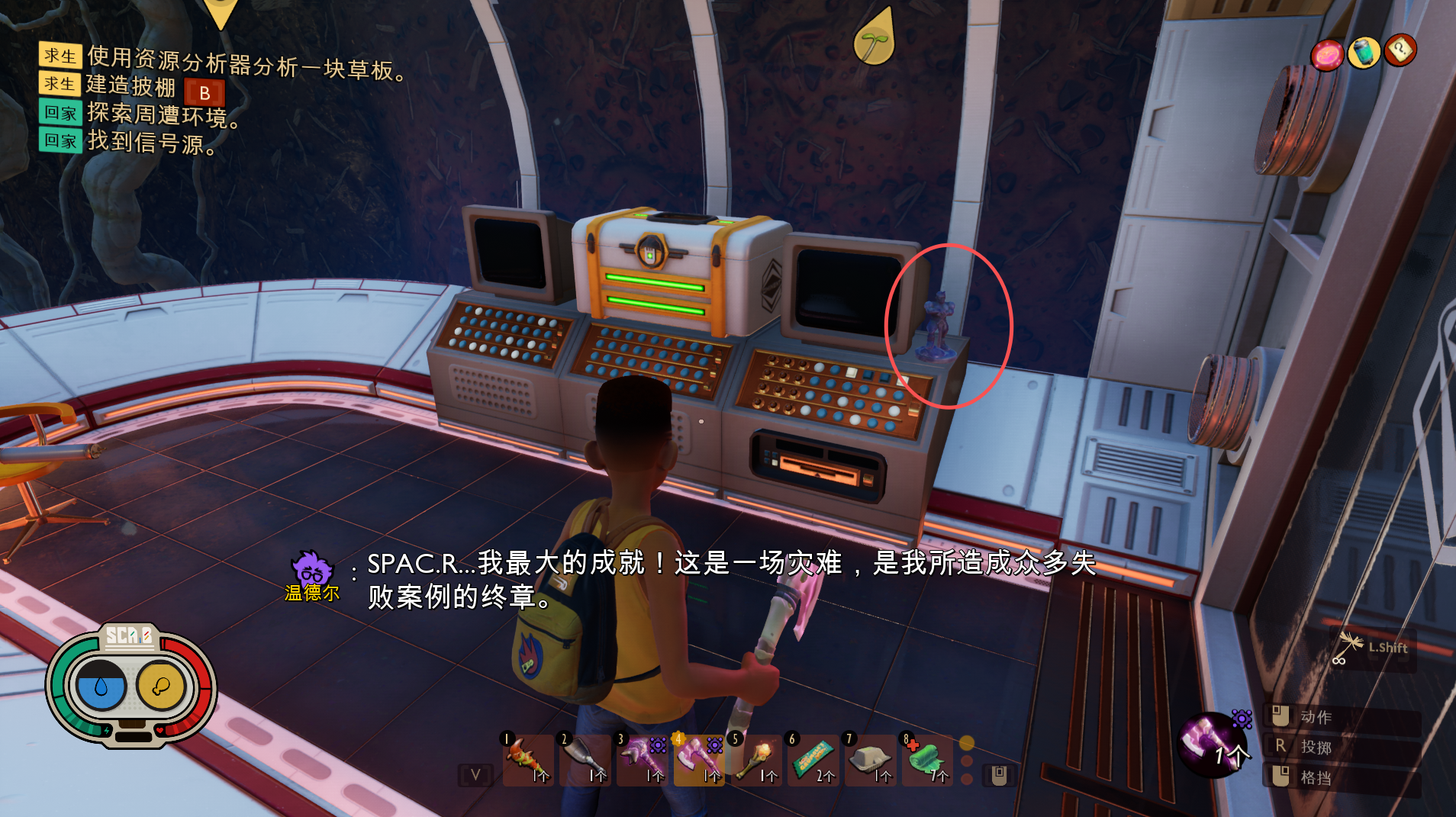Screen dimensions: 1456x817
Task: Click the red cross marker on bandage slot 8
Action: point(913,745)
